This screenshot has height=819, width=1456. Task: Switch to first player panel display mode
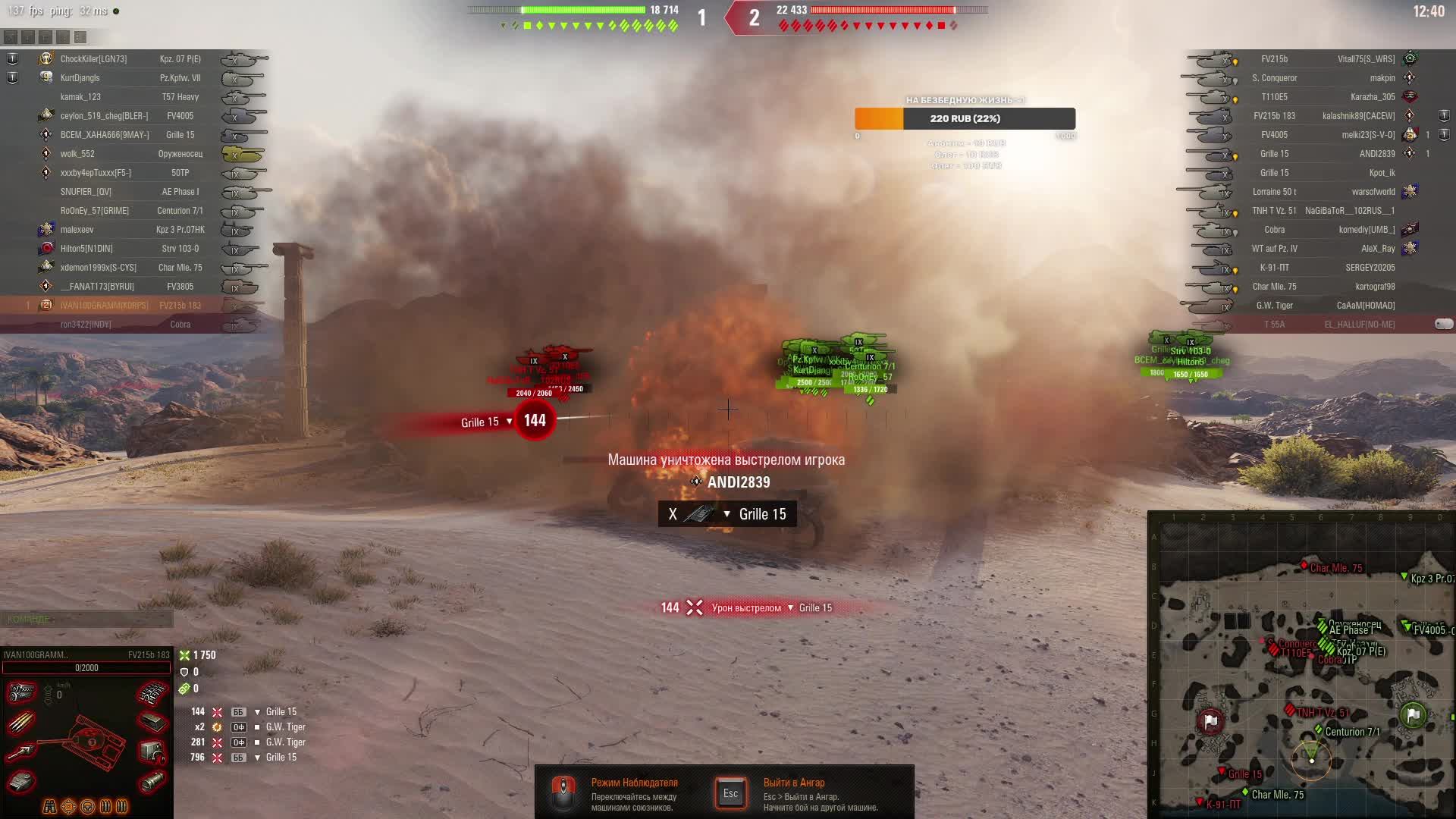[x=11, y=36]
